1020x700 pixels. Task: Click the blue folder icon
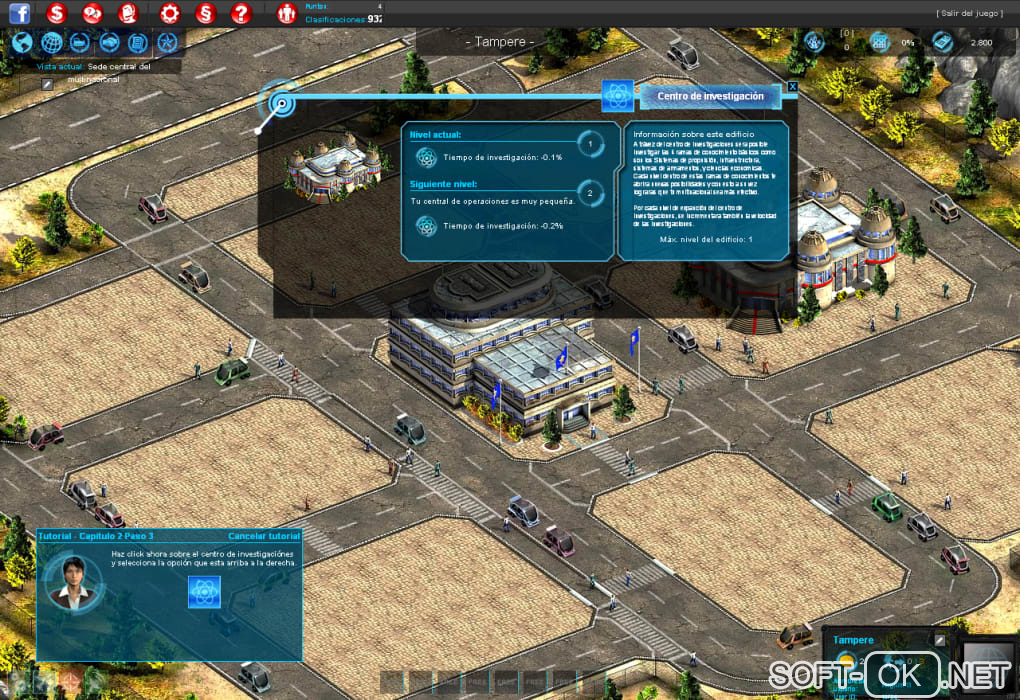click(81, 42)
